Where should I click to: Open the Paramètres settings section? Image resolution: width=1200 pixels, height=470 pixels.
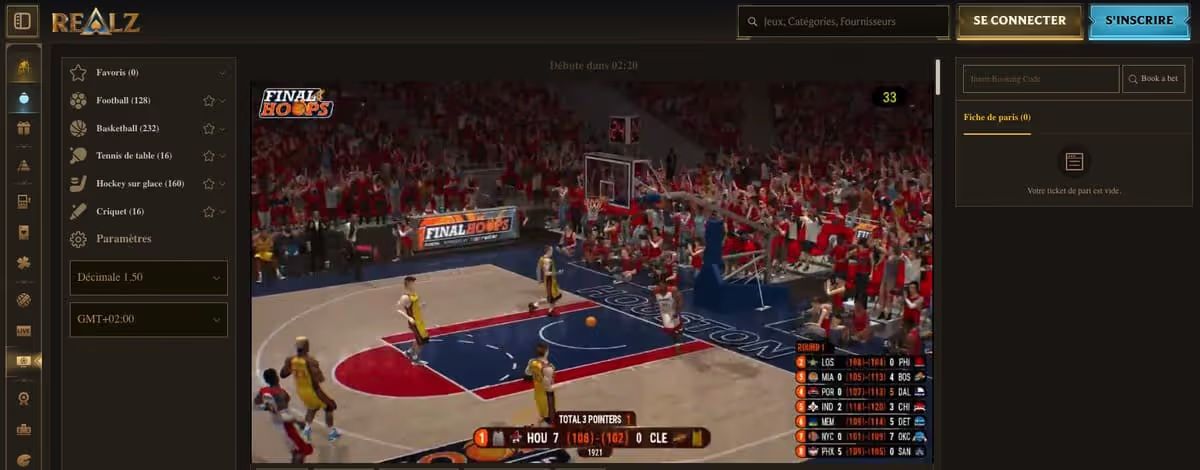123,239
